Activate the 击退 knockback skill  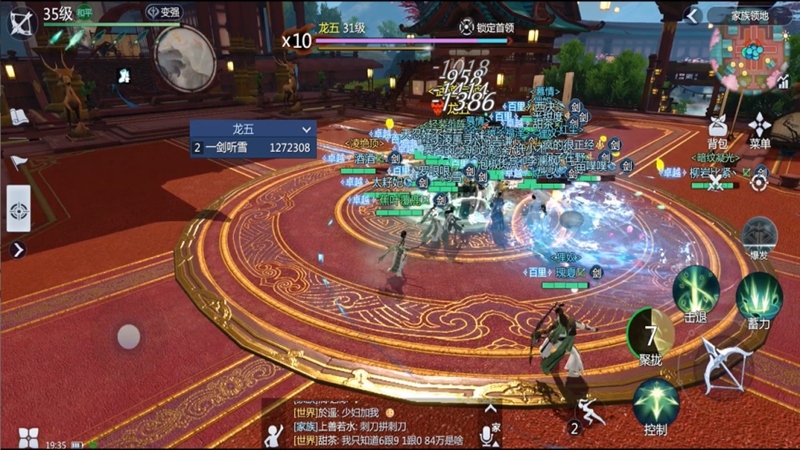point(696,292)
